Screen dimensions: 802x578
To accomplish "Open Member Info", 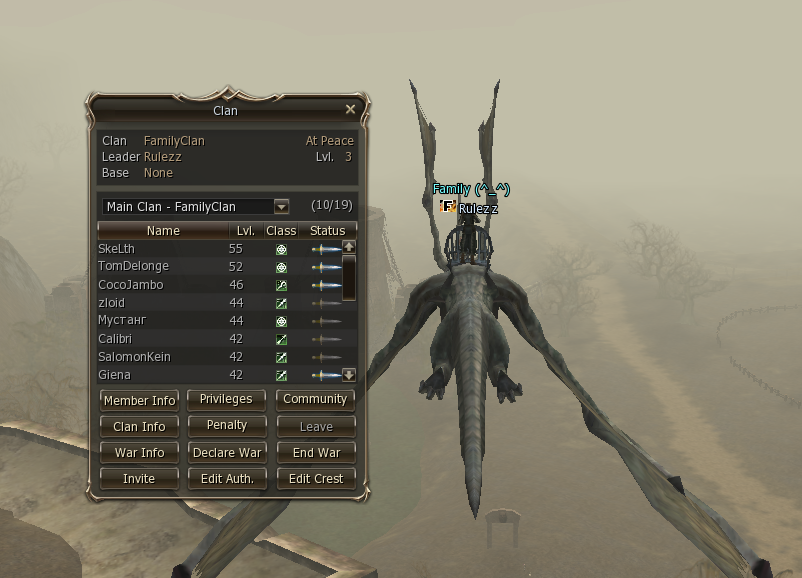I will [139, 400].
